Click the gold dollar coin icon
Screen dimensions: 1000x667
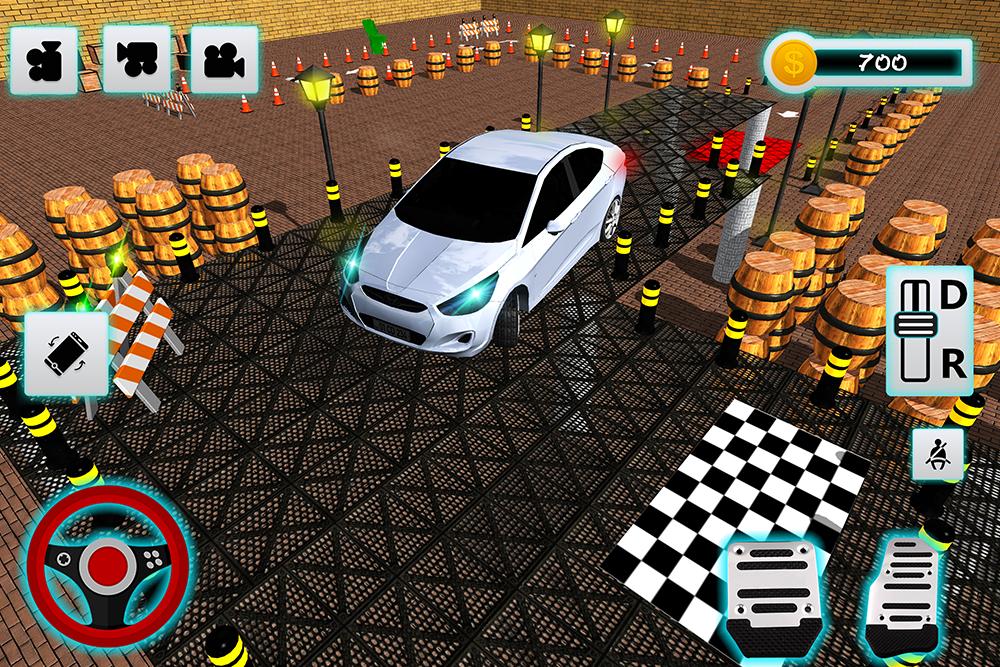click(797, 63)
